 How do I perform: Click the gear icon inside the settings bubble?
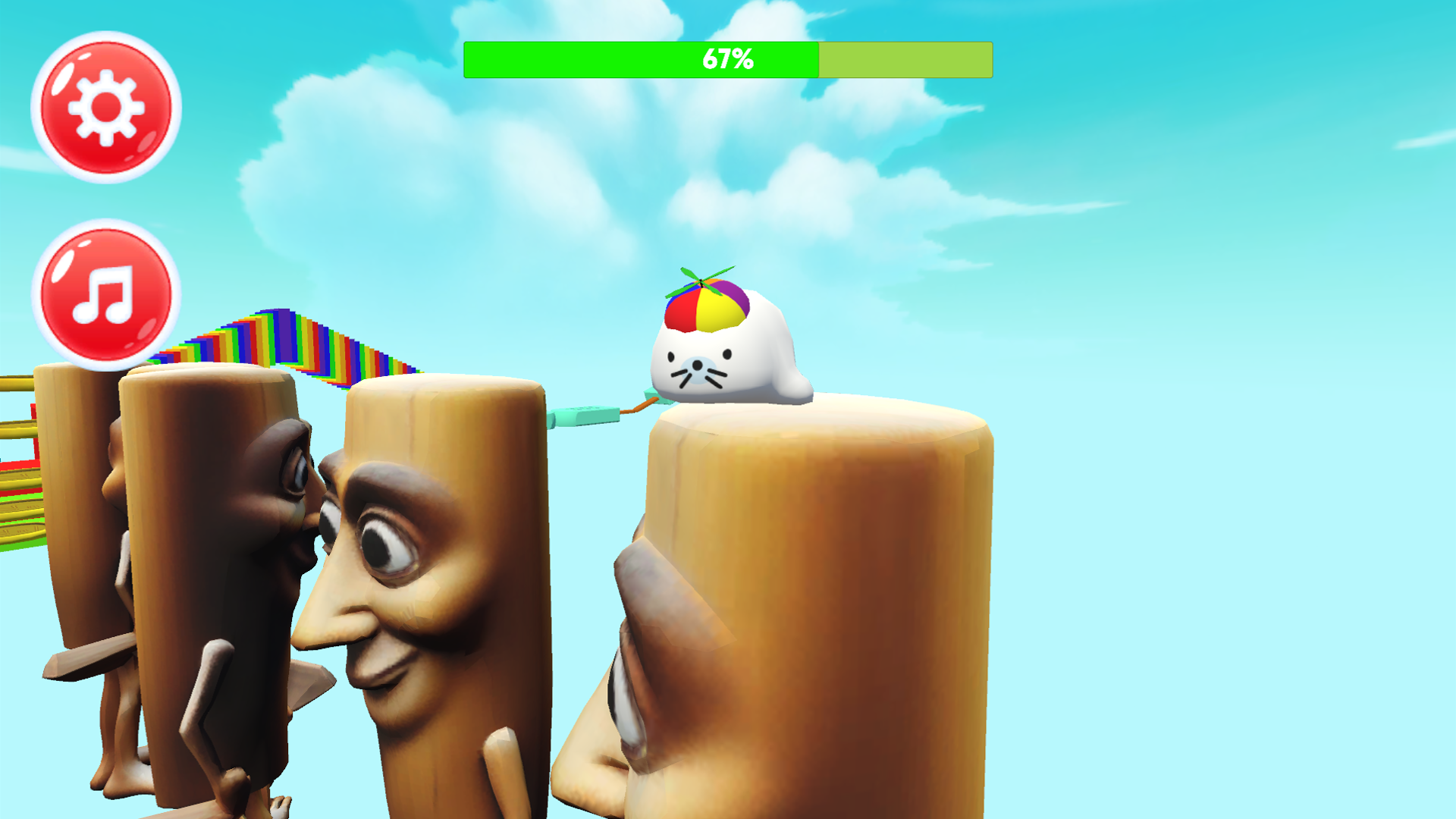pos(106,108)
